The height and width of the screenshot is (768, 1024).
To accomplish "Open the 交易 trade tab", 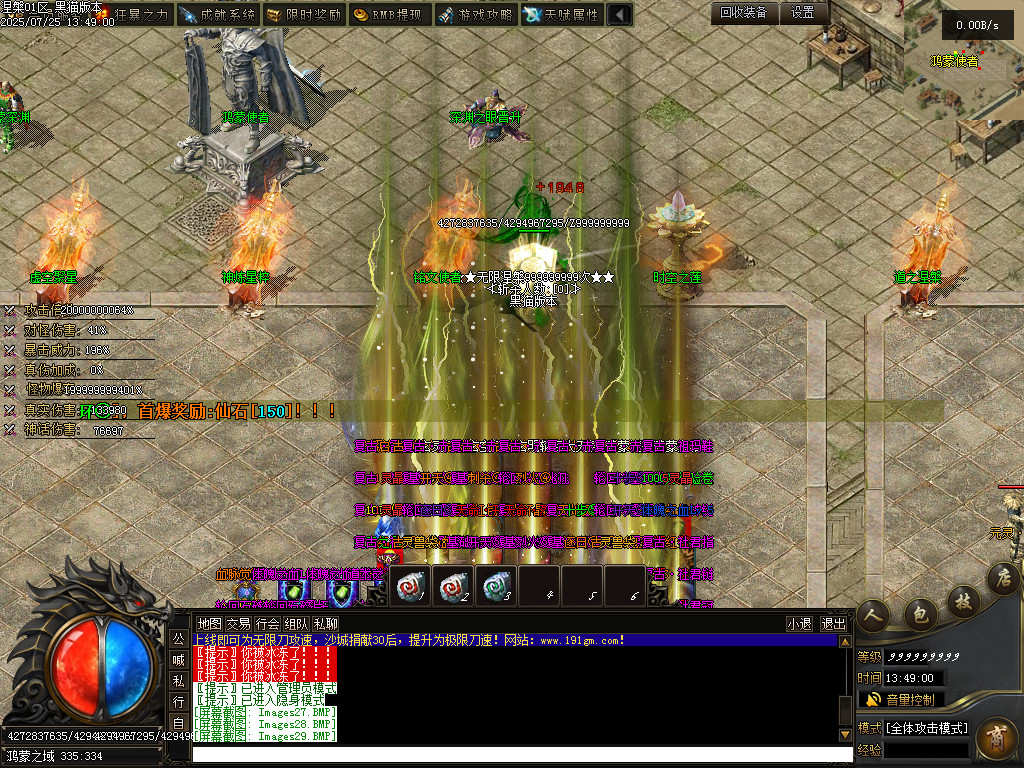I will (238, 623).
